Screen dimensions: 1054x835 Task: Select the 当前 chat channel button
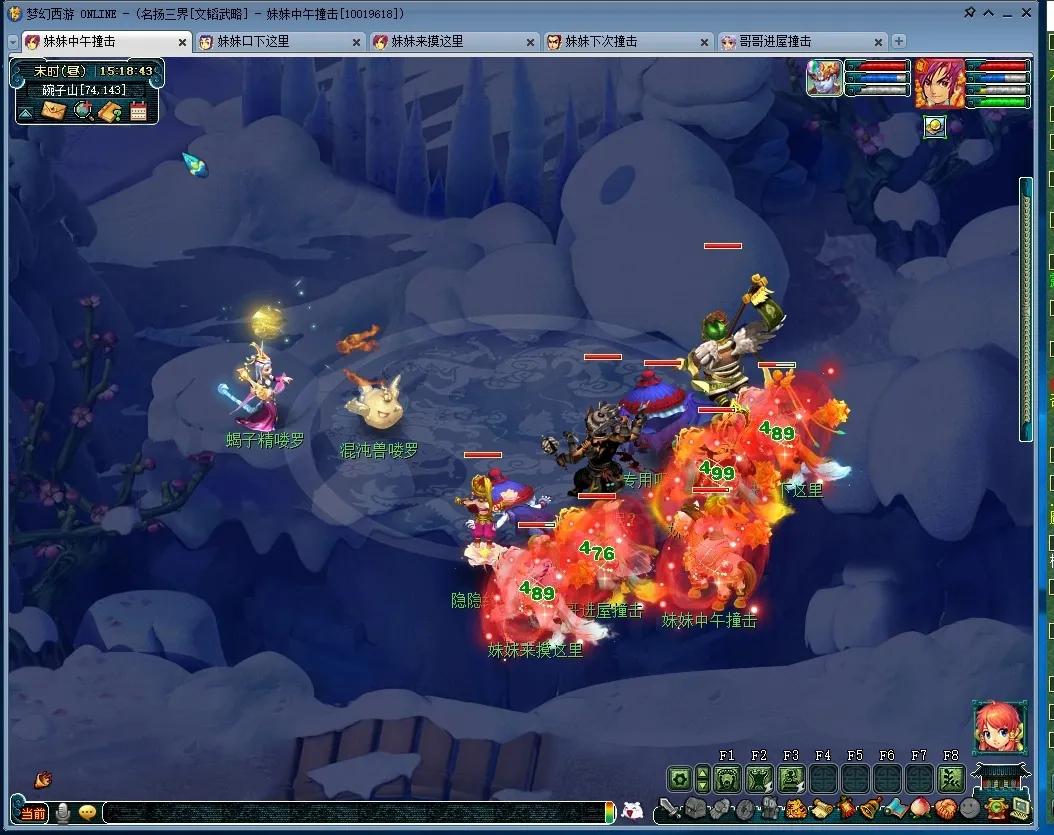tap(32, 813)
